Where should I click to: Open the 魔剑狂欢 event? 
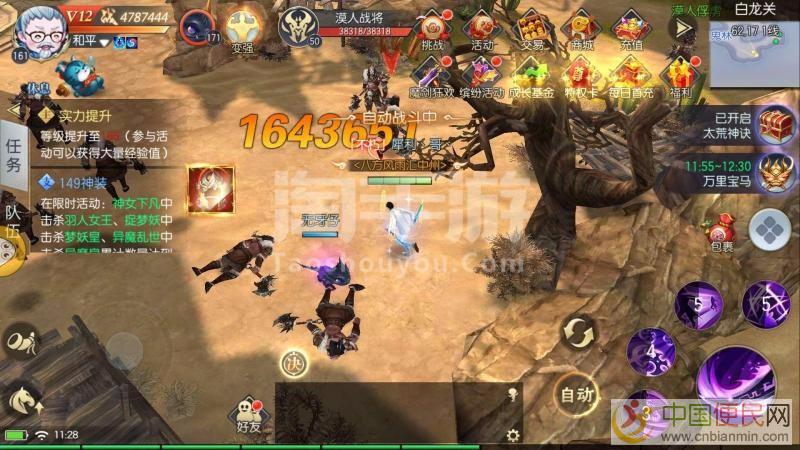tap(432, 75)
